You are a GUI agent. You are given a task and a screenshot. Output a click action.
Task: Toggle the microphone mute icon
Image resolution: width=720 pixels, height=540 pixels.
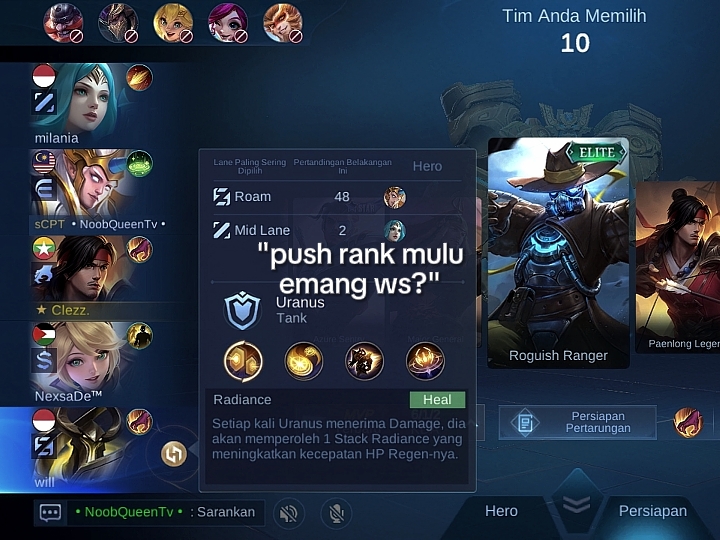coord(337,513)
